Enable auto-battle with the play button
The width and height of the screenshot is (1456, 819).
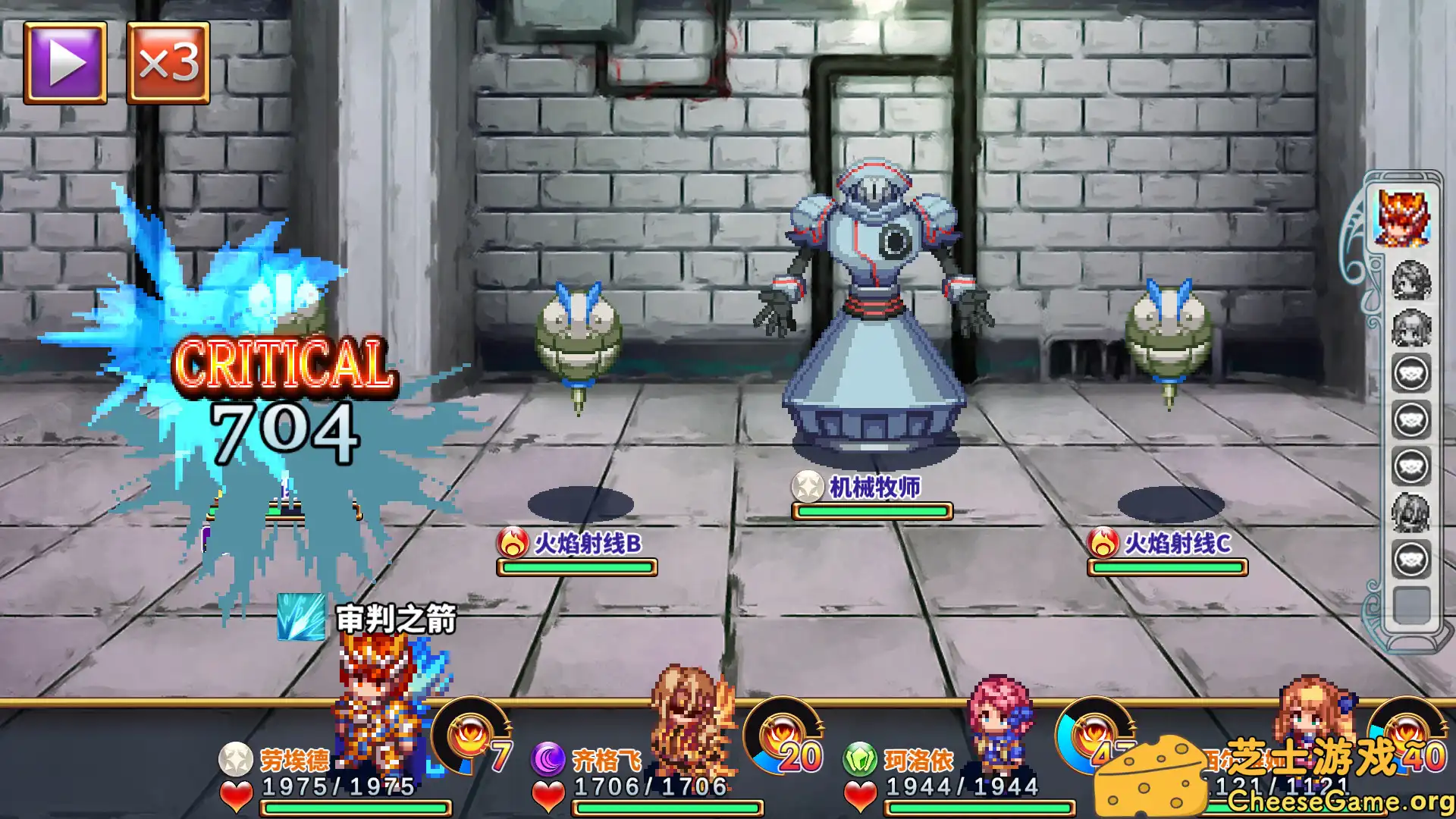64,61
